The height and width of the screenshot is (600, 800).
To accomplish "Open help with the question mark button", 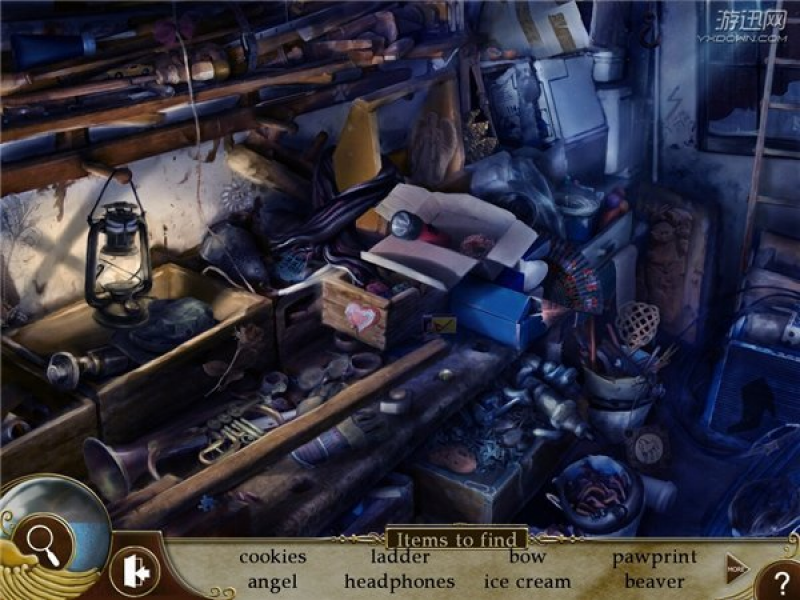I will tap(781, 582).
